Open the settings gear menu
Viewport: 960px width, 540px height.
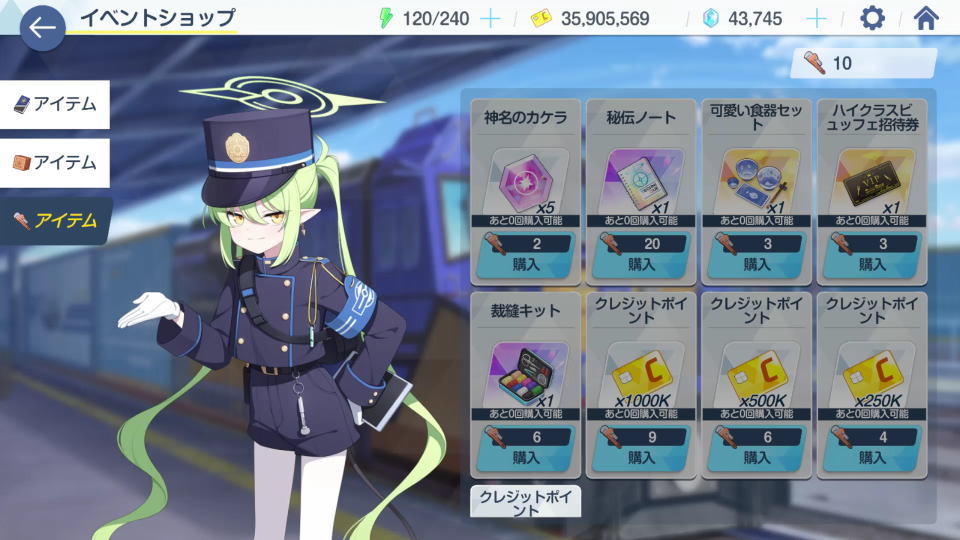872,18
